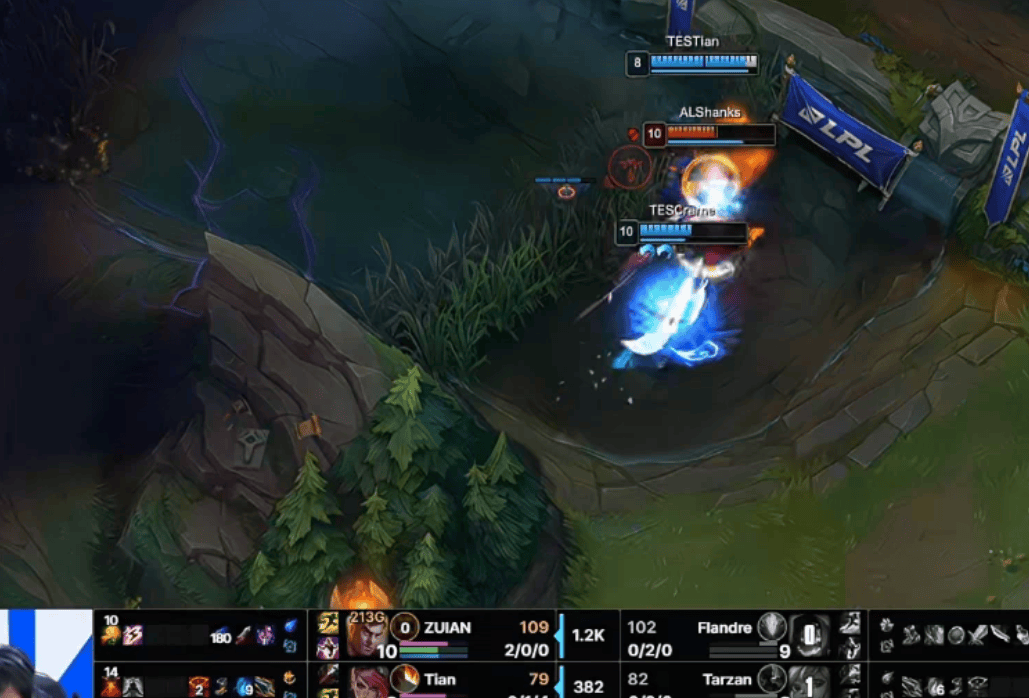
Task: Click Tarzan's round rune icon
Action: pos(771,679)
